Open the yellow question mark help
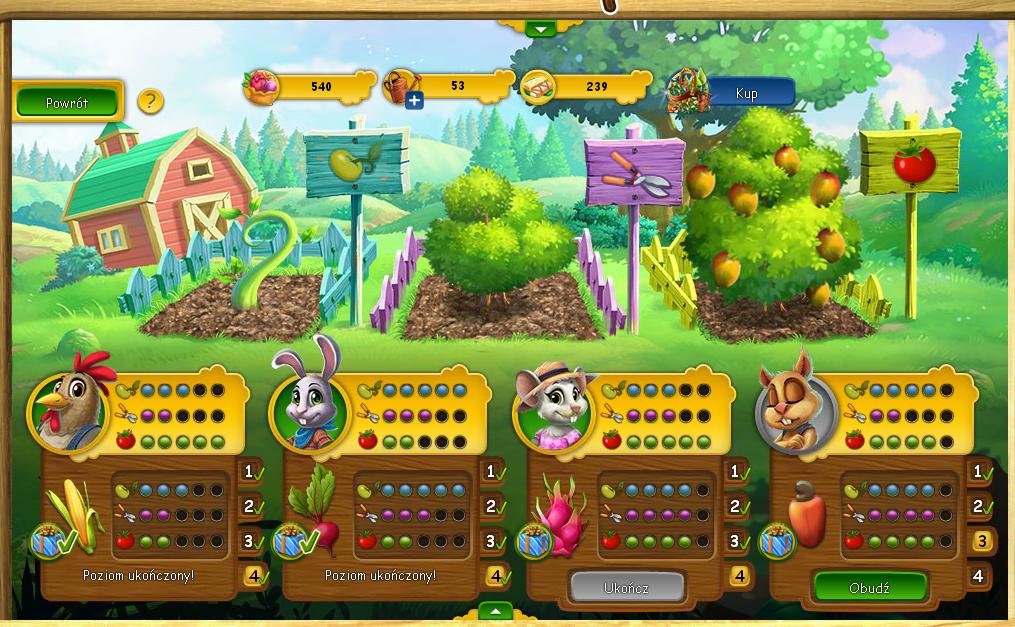 (x=150, y=101)
